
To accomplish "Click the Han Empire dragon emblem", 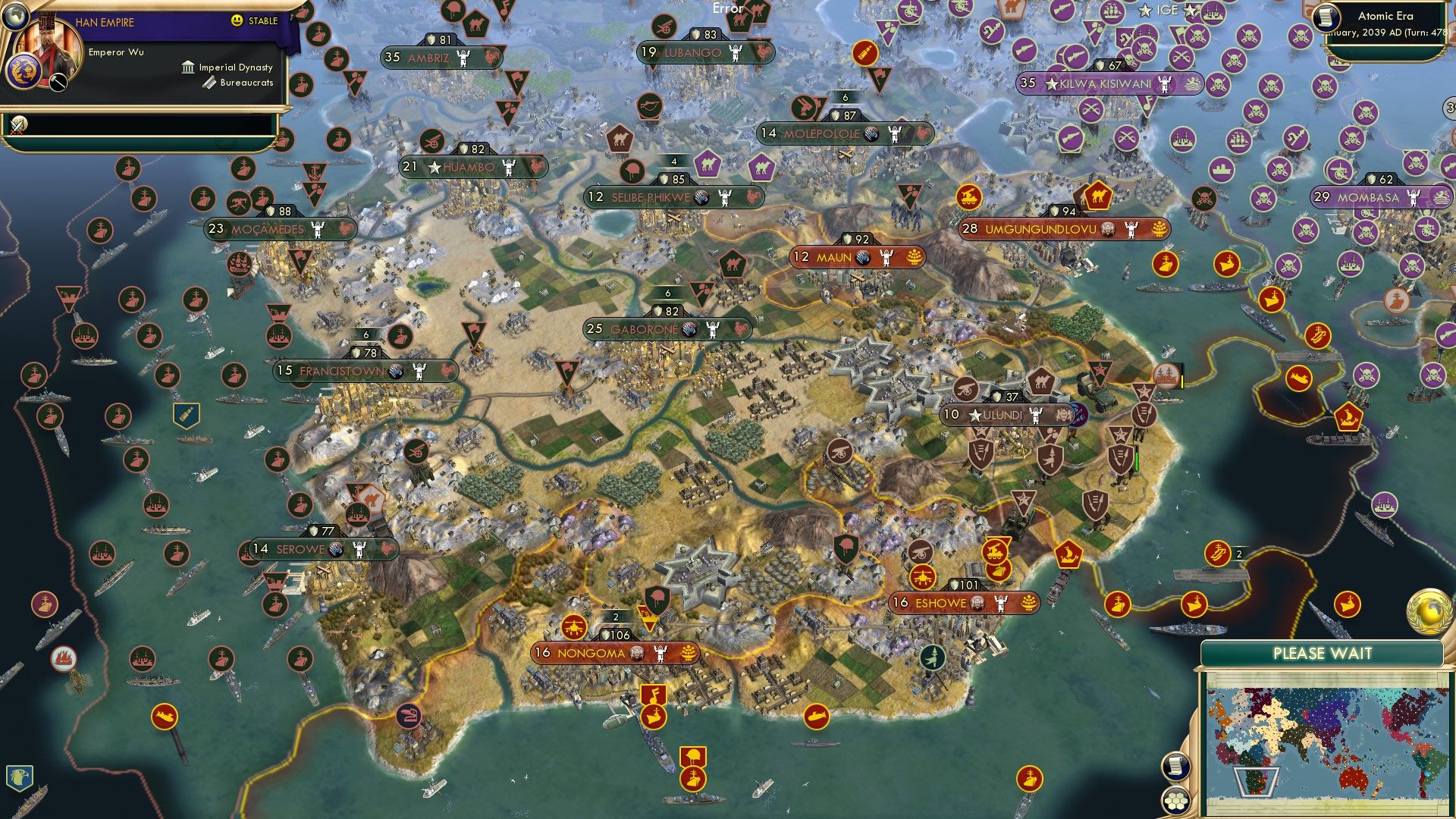I will click(x=25, y=72).
